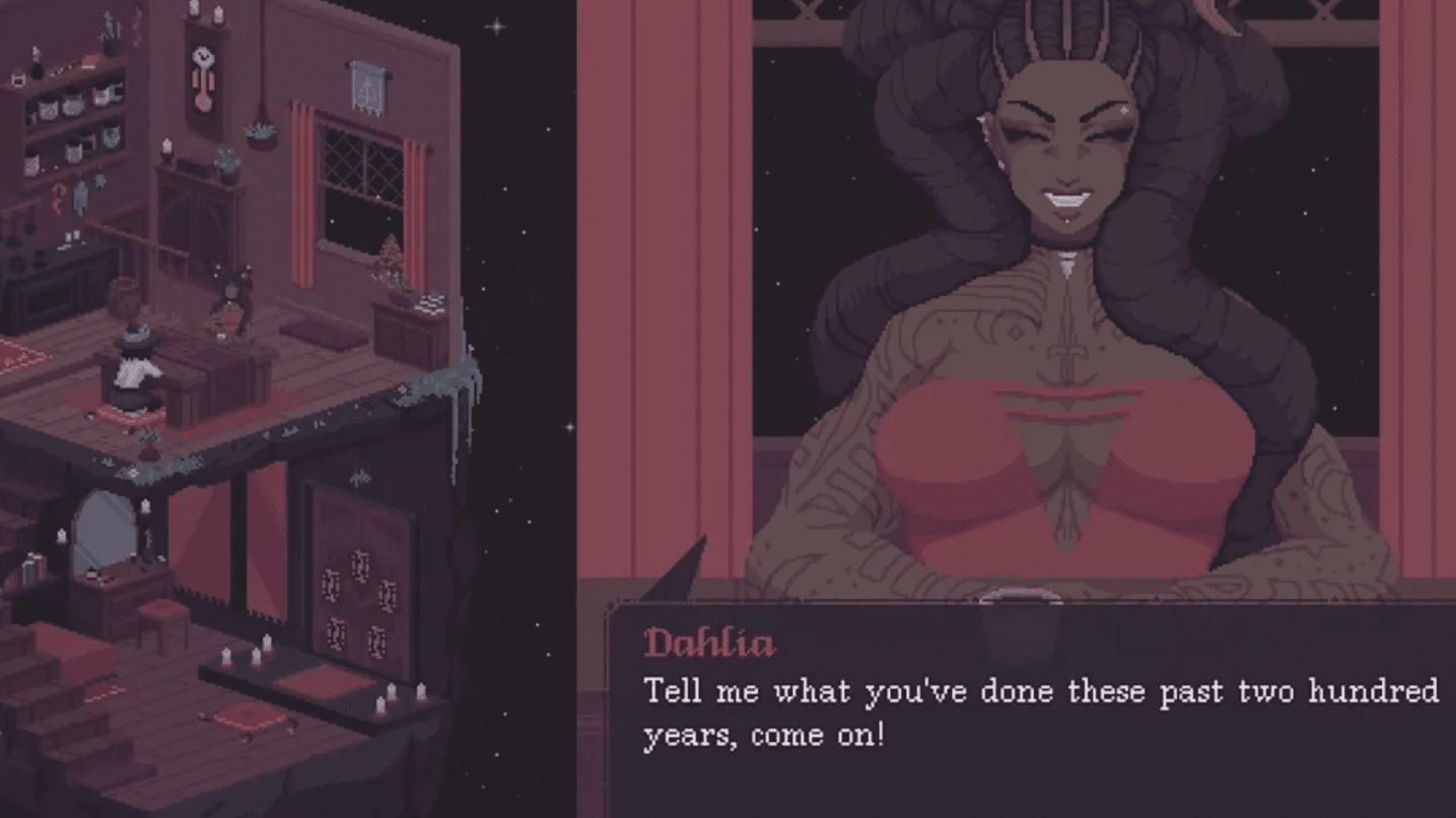Open the carved double-door wardrobe
Viewport: 1456px width, 818px height.
point(360,572)
